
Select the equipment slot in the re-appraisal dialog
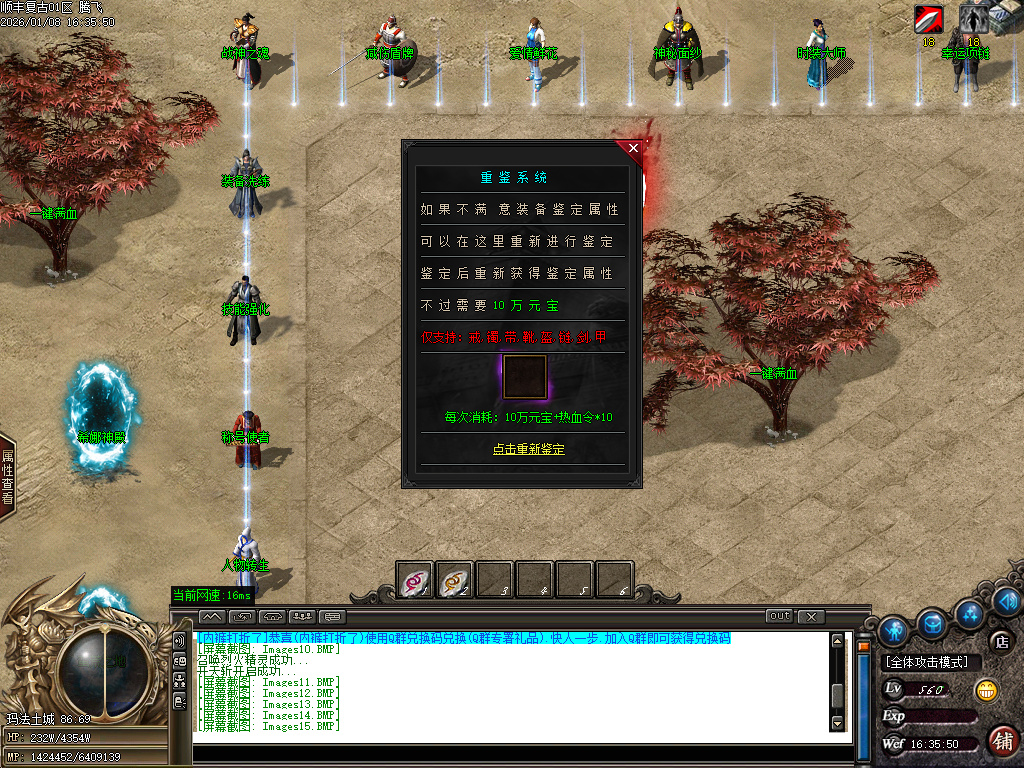point(524,377)
